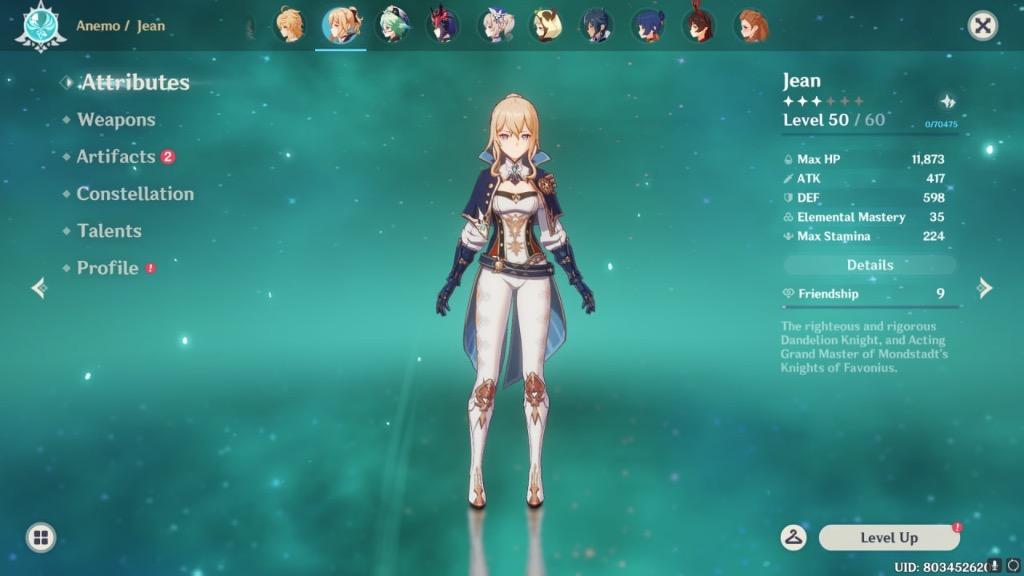Choose the green-haired Sucrose portrait
The width and height of the screenshot is (1024, 576).
click(392, 25)
